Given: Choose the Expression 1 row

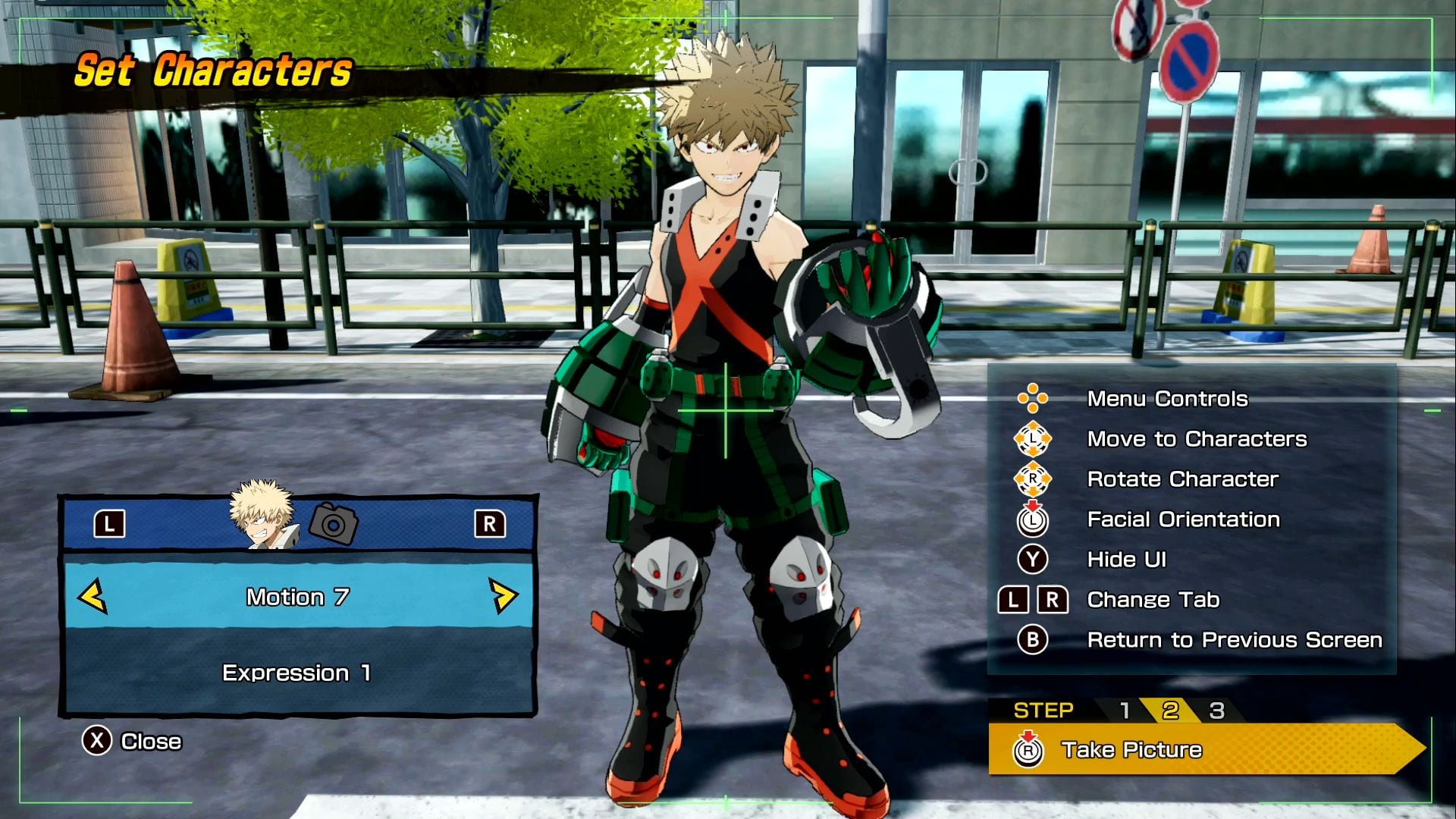Looking at the screenshot, I should [297, 673].
